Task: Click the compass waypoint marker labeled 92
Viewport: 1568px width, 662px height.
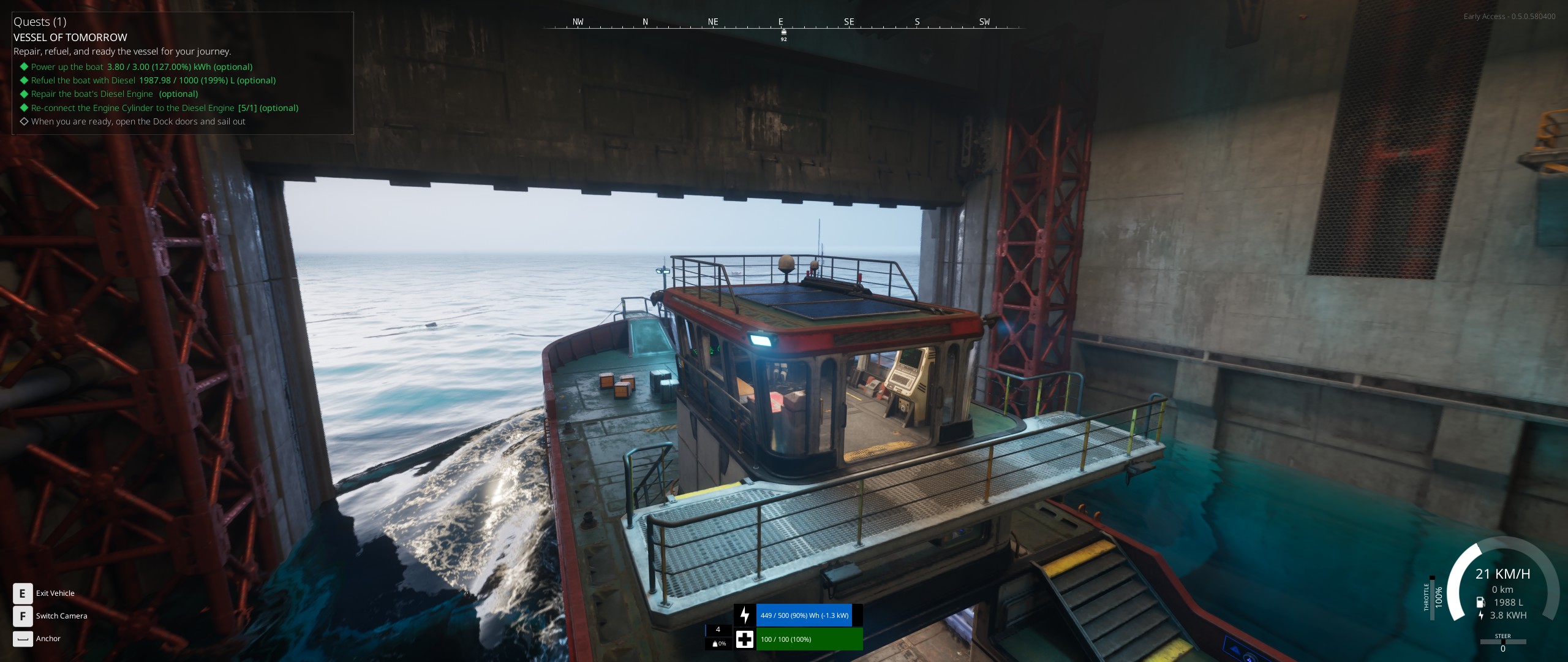Action: point(783,32)
